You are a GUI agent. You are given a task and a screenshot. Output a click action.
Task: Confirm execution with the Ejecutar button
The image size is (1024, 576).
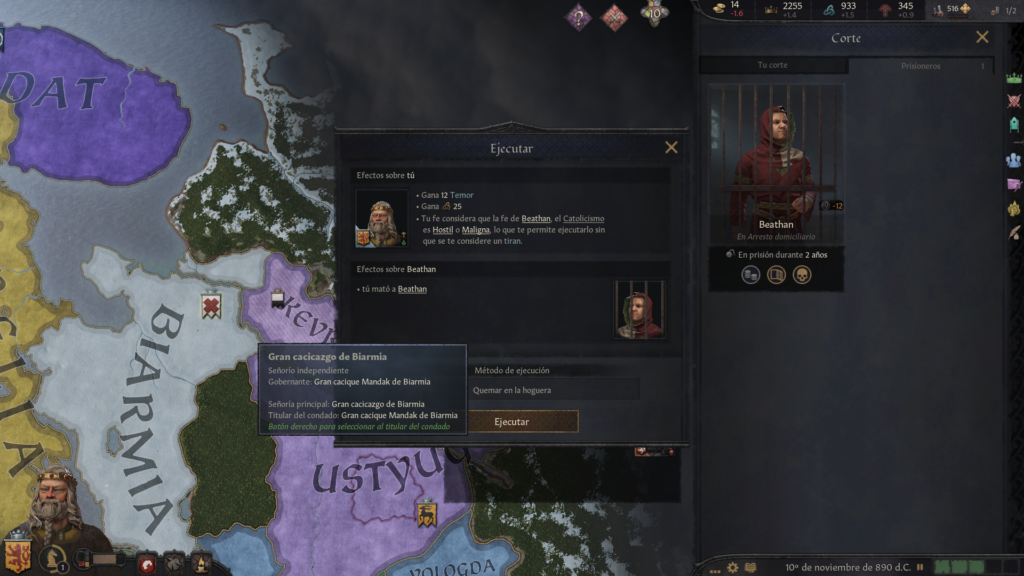511,422
